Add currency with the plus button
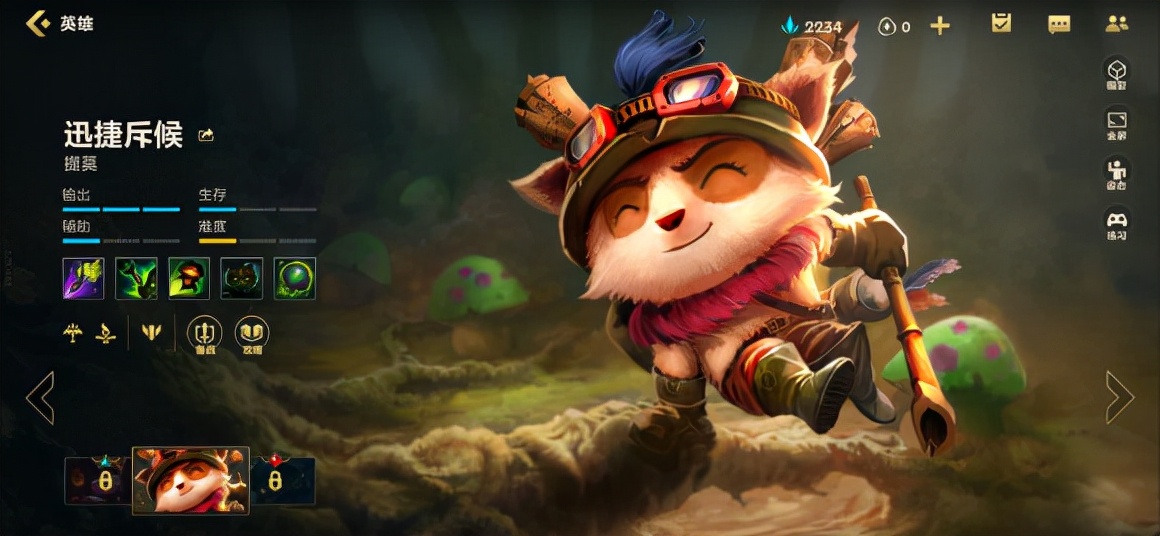Image resolution: width=1160 pixels, height=536 pixels. [x=940, y=26]
